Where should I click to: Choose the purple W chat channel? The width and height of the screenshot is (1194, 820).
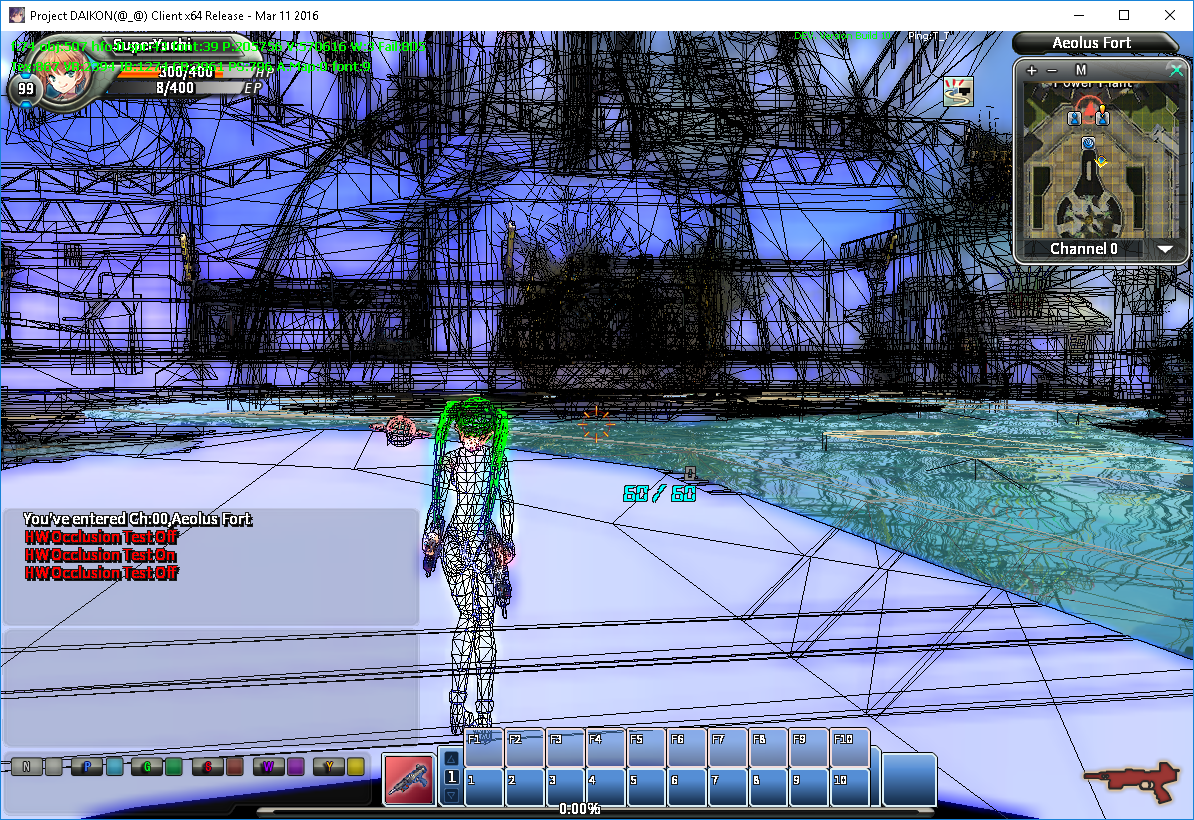point(267,767)
